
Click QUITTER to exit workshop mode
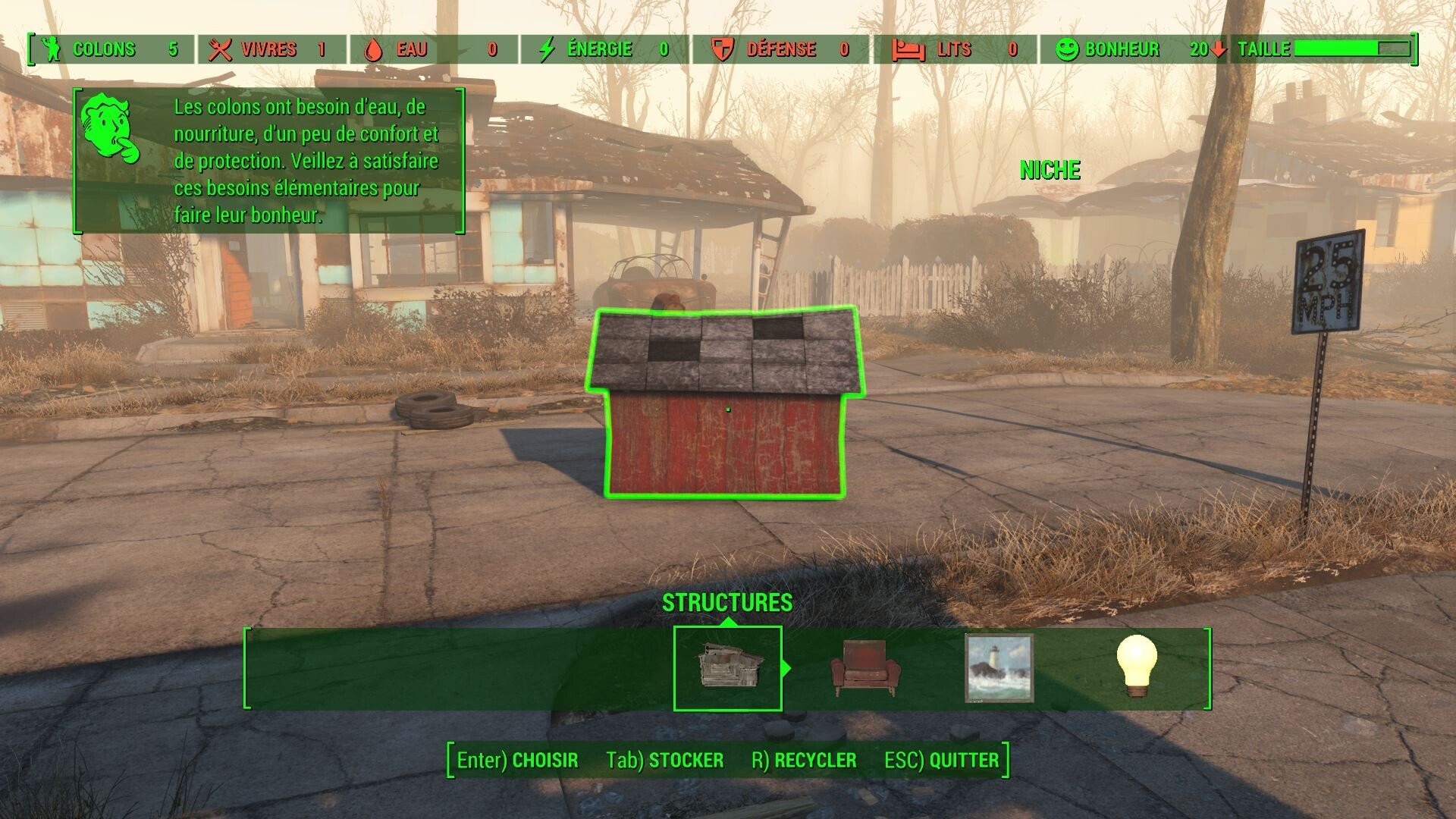point(941,760)
